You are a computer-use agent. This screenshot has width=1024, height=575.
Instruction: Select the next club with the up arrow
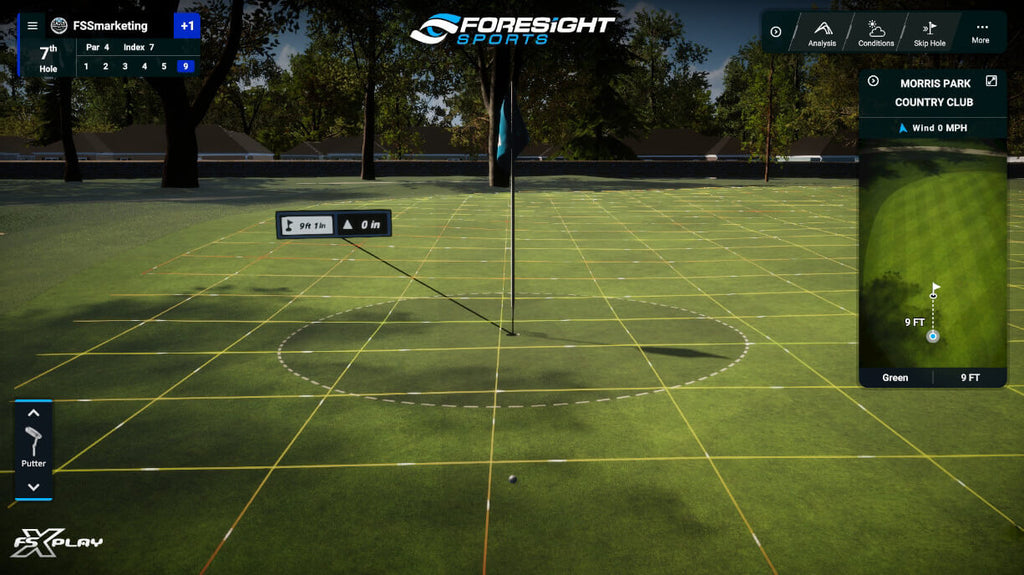coord(33,412)
